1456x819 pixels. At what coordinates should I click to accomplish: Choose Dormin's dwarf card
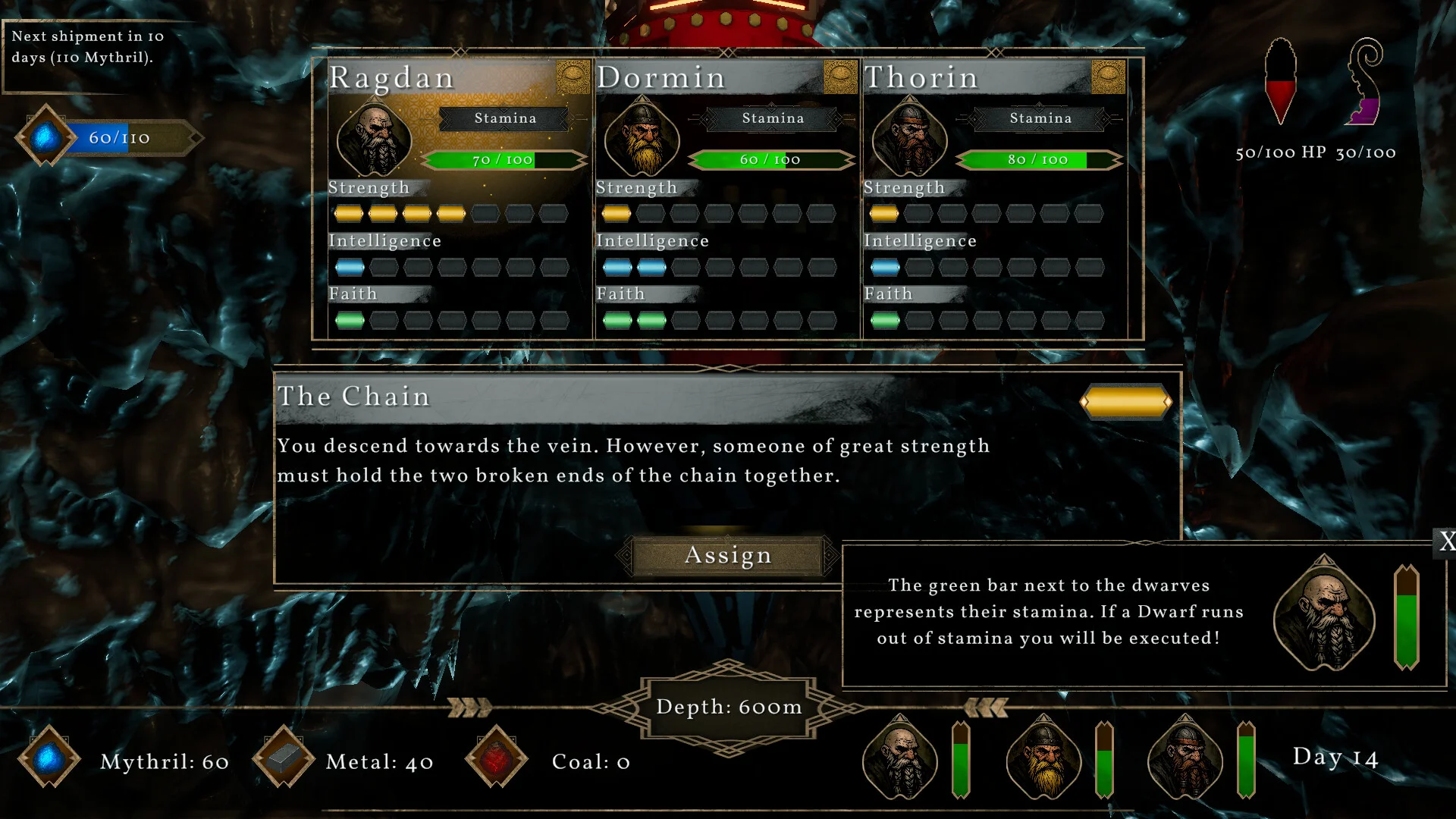(726, 199)
